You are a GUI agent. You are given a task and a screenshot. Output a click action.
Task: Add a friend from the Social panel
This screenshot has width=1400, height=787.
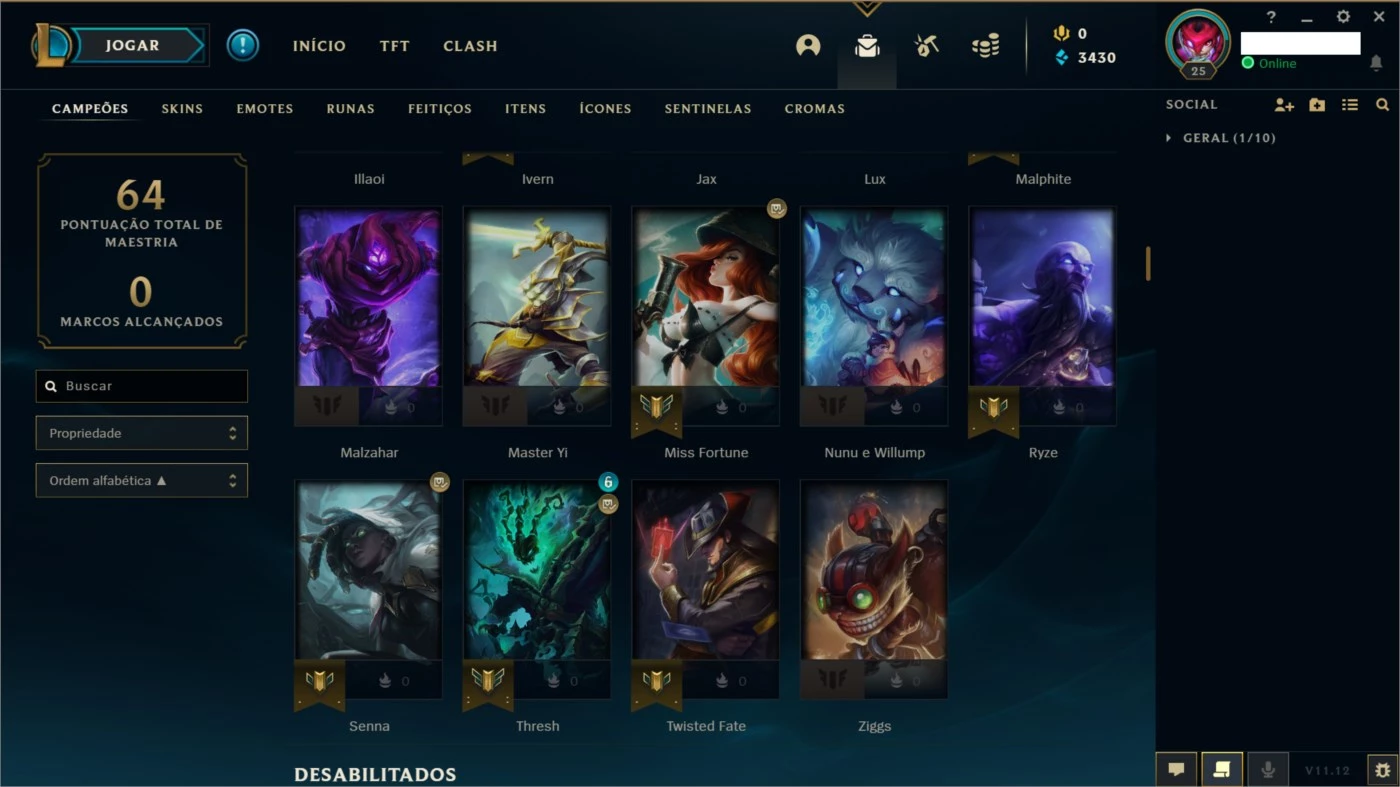pyautogui.click(x=1284, y=104)
